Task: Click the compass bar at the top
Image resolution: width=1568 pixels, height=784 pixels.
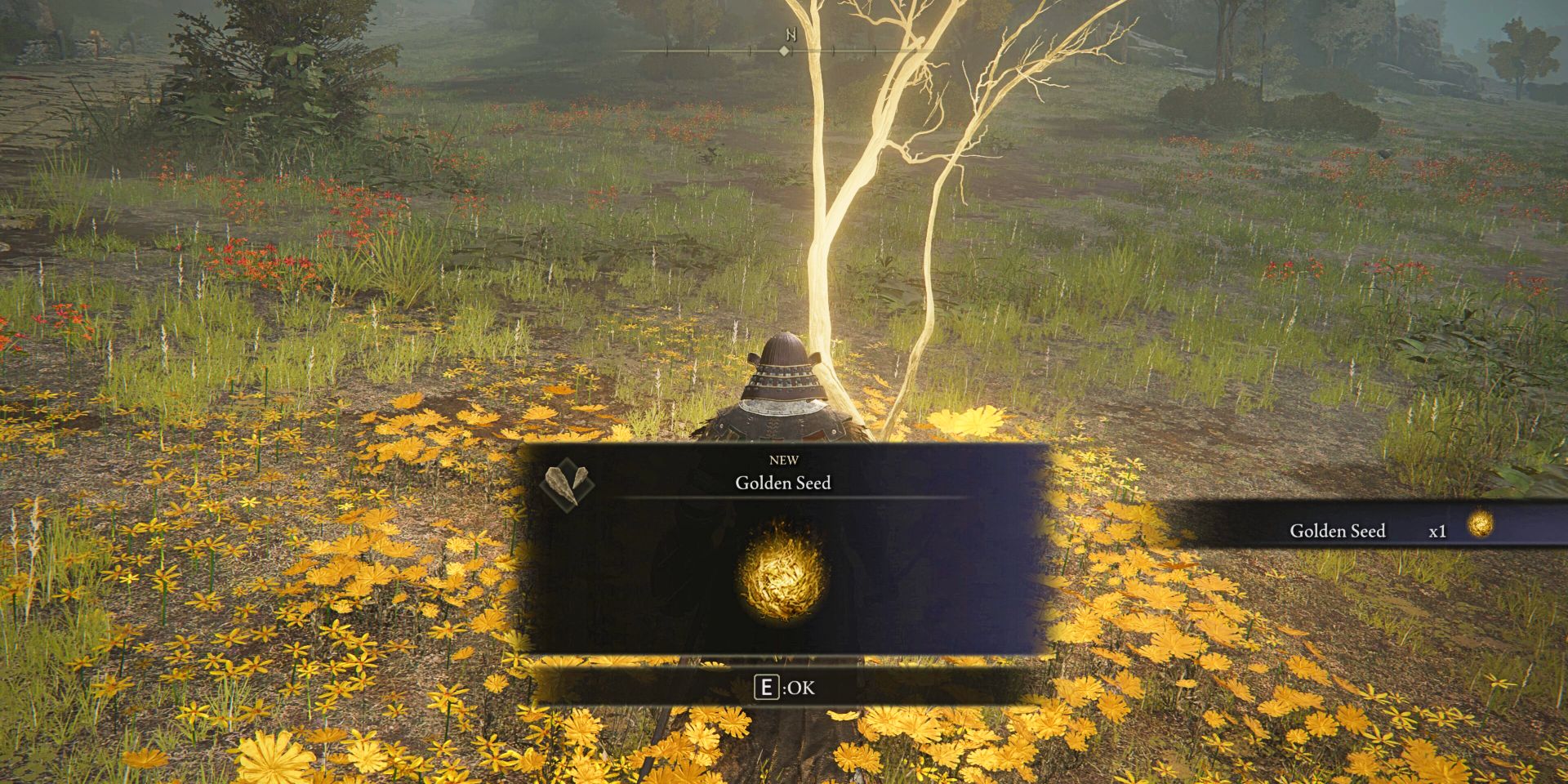Action: point(784,51)
